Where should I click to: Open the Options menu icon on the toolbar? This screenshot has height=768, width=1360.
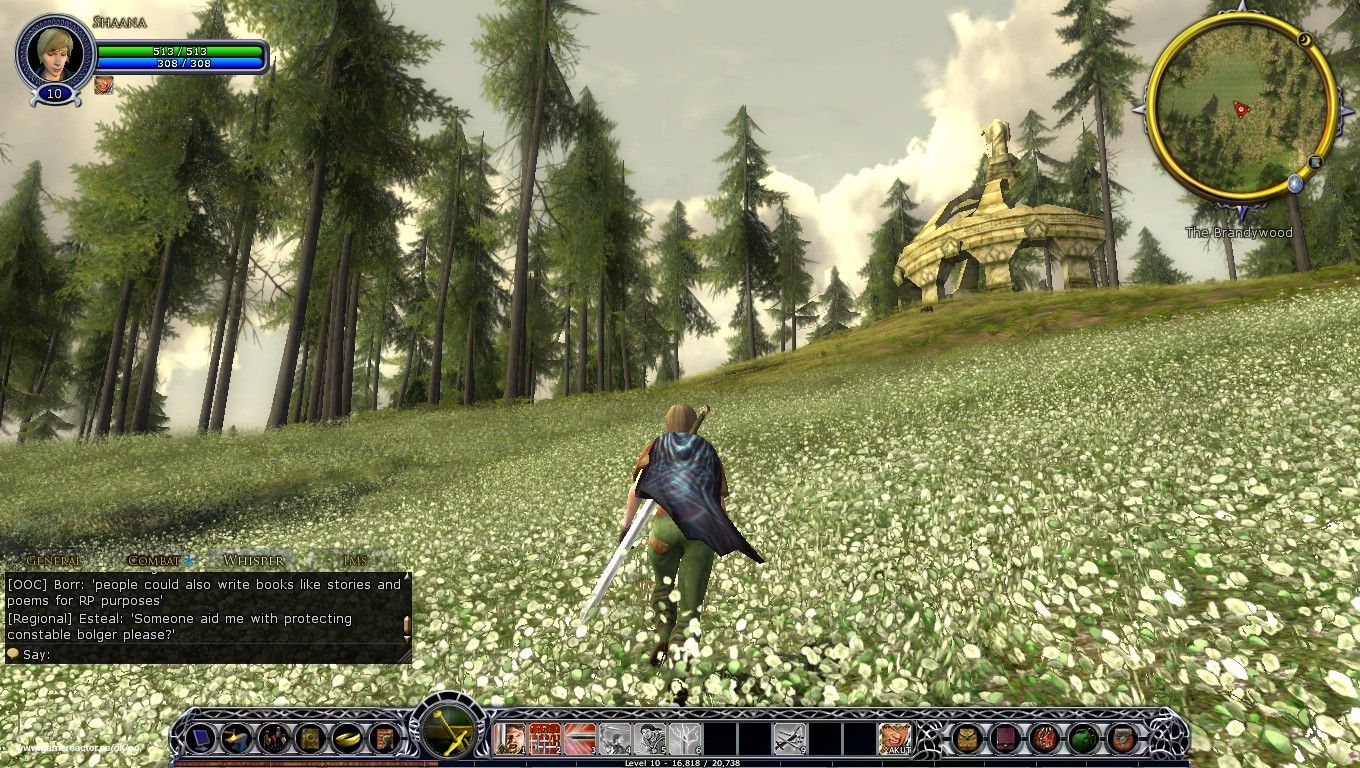point(199,738)
